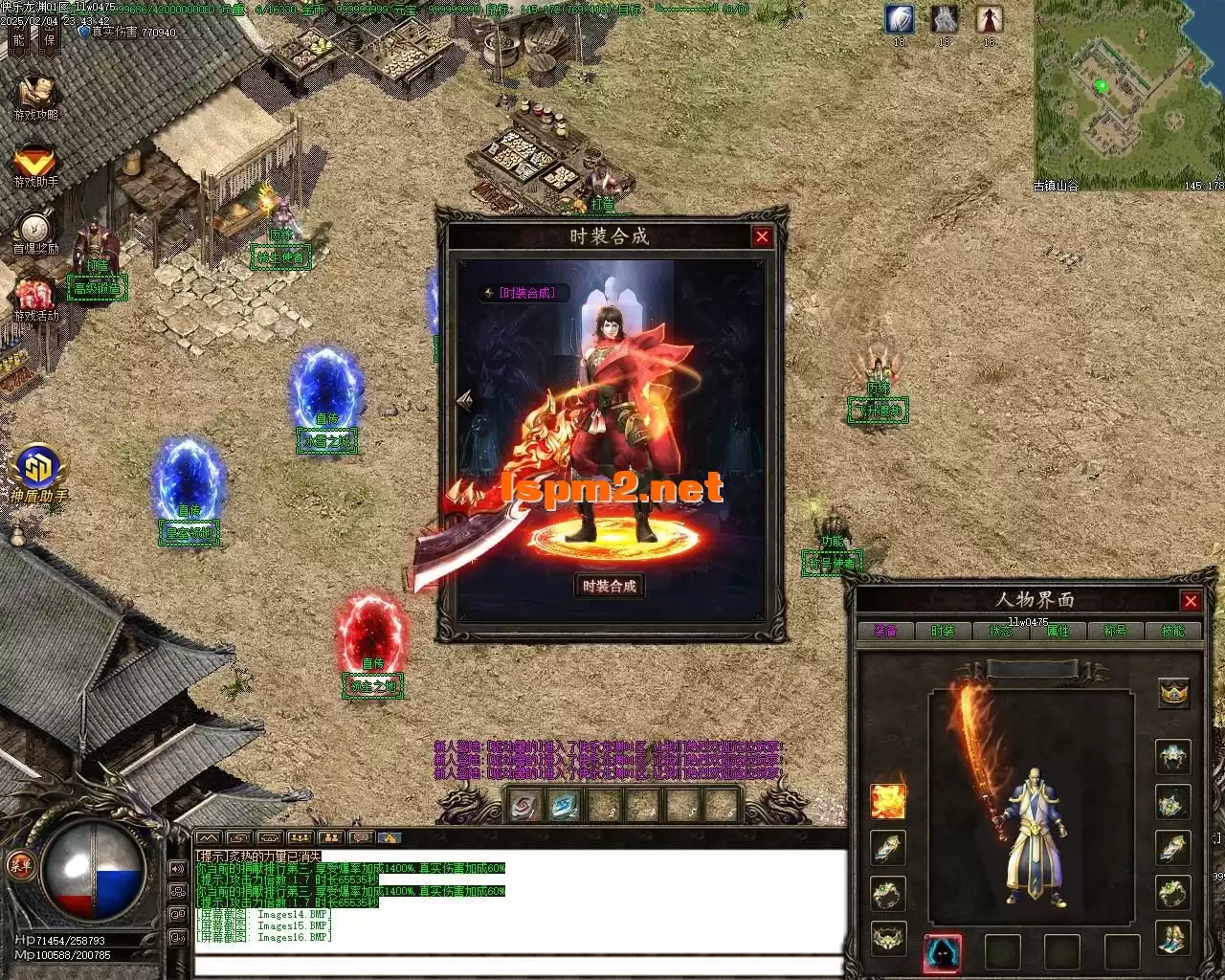This screenshot has width=1225, height=980.
Task: Switch to the 时装 tab
Action: [x=943, y=632]
